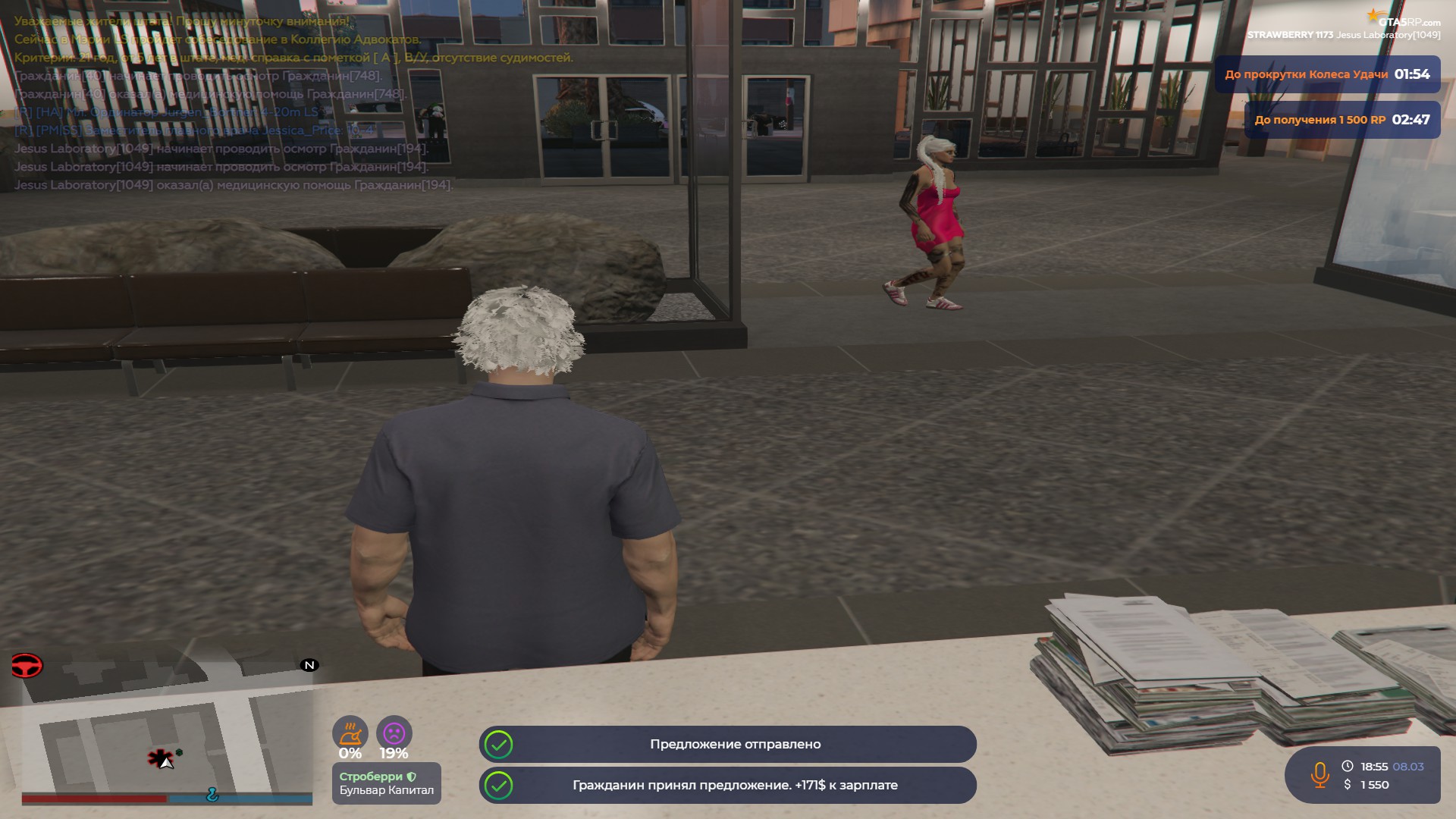
Task: Click the chat log messages area
Action: click(227, 103)
